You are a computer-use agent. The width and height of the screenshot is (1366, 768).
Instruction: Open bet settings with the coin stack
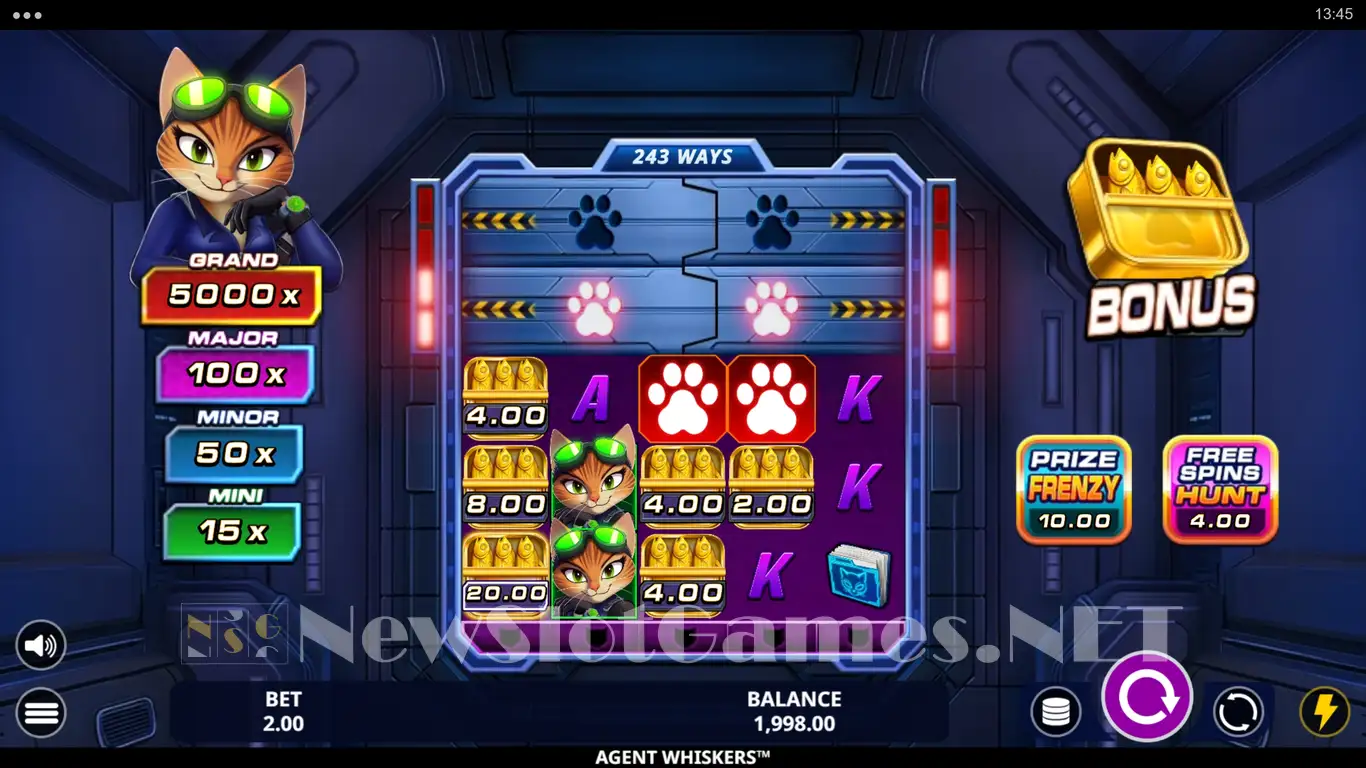[1056, 712]
